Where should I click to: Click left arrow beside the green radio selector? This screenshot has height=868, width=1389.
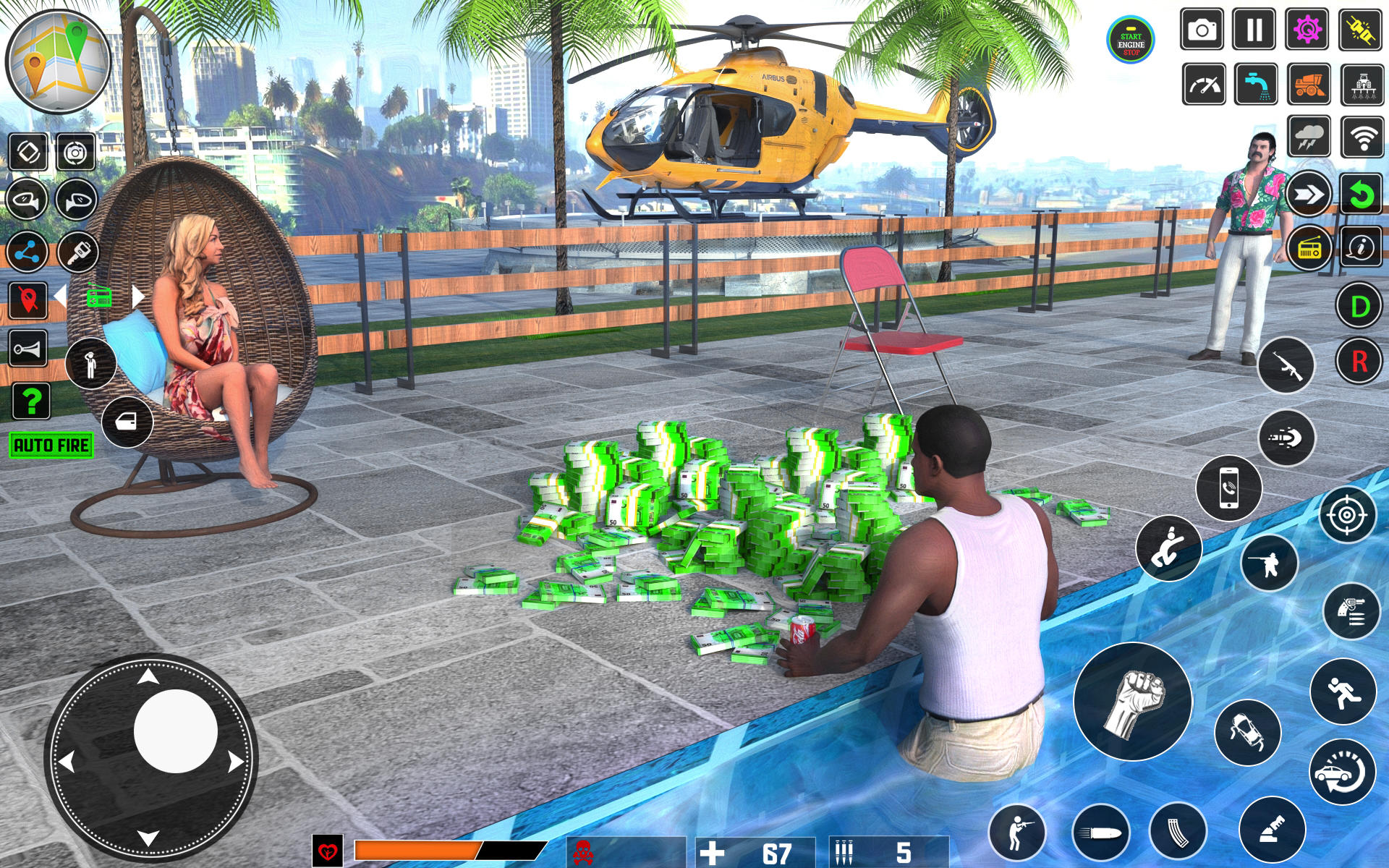pyautogui.click(x=60, y=295)
